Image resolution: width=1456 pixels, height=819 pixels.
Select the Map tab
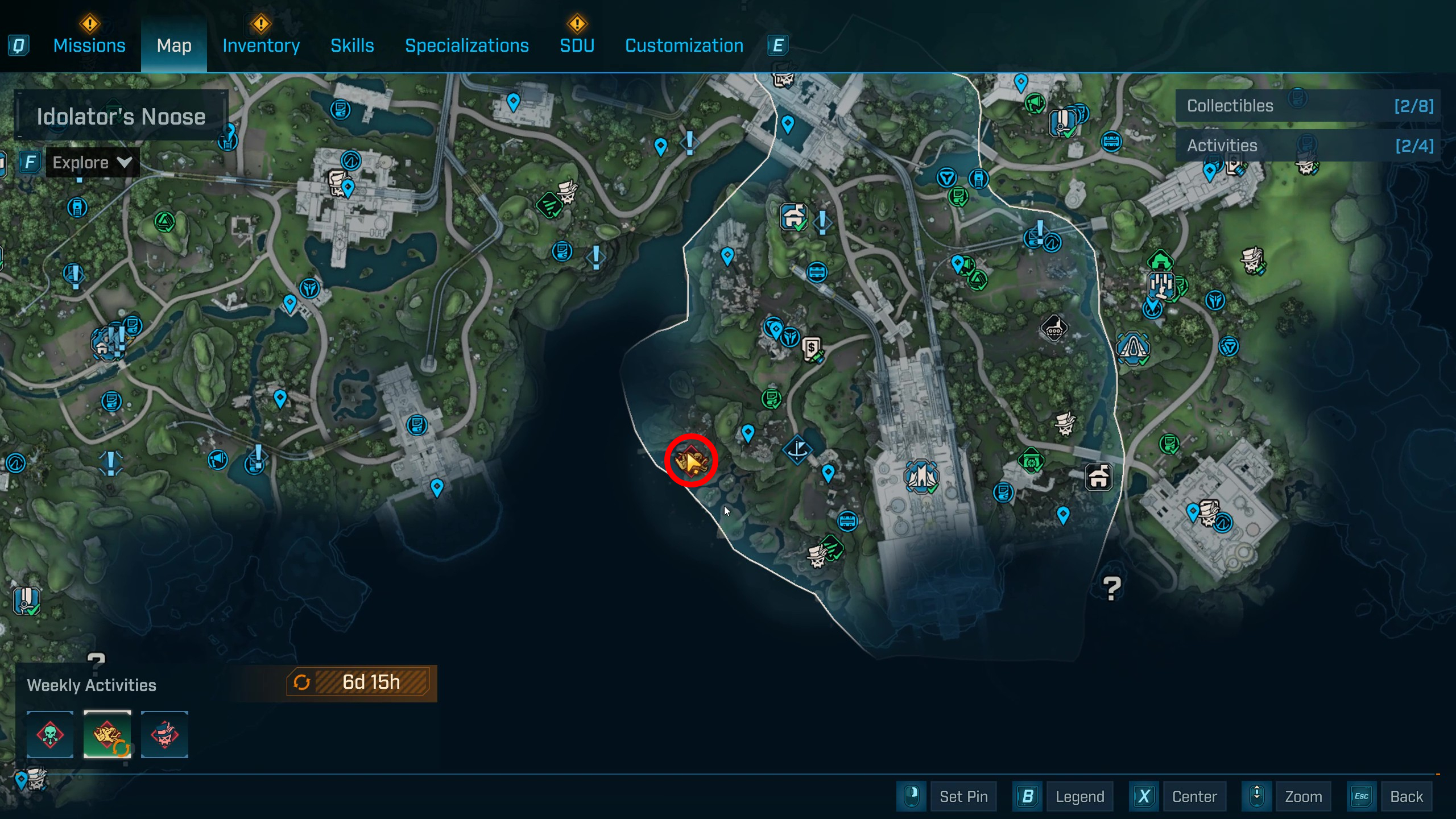174,45
